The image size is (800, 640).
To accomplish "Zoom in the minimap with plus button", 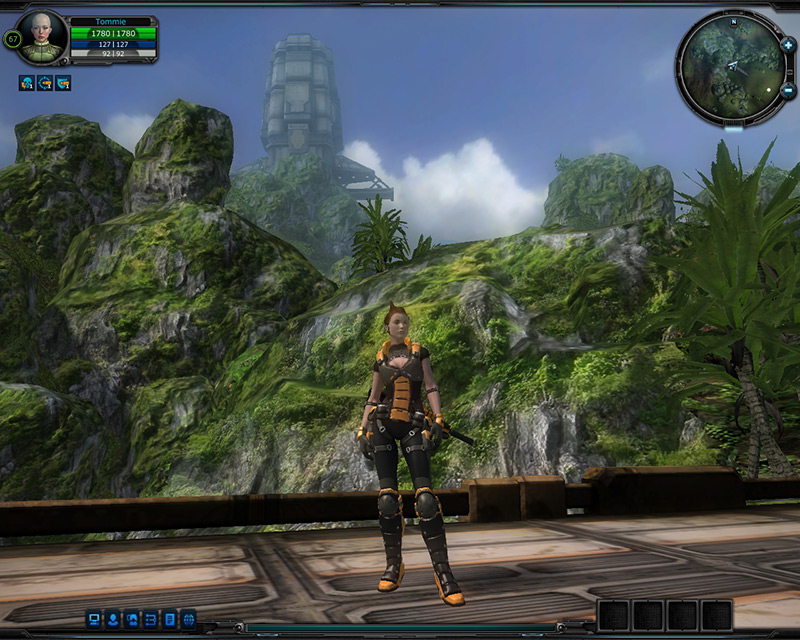I will coord(788,45).
